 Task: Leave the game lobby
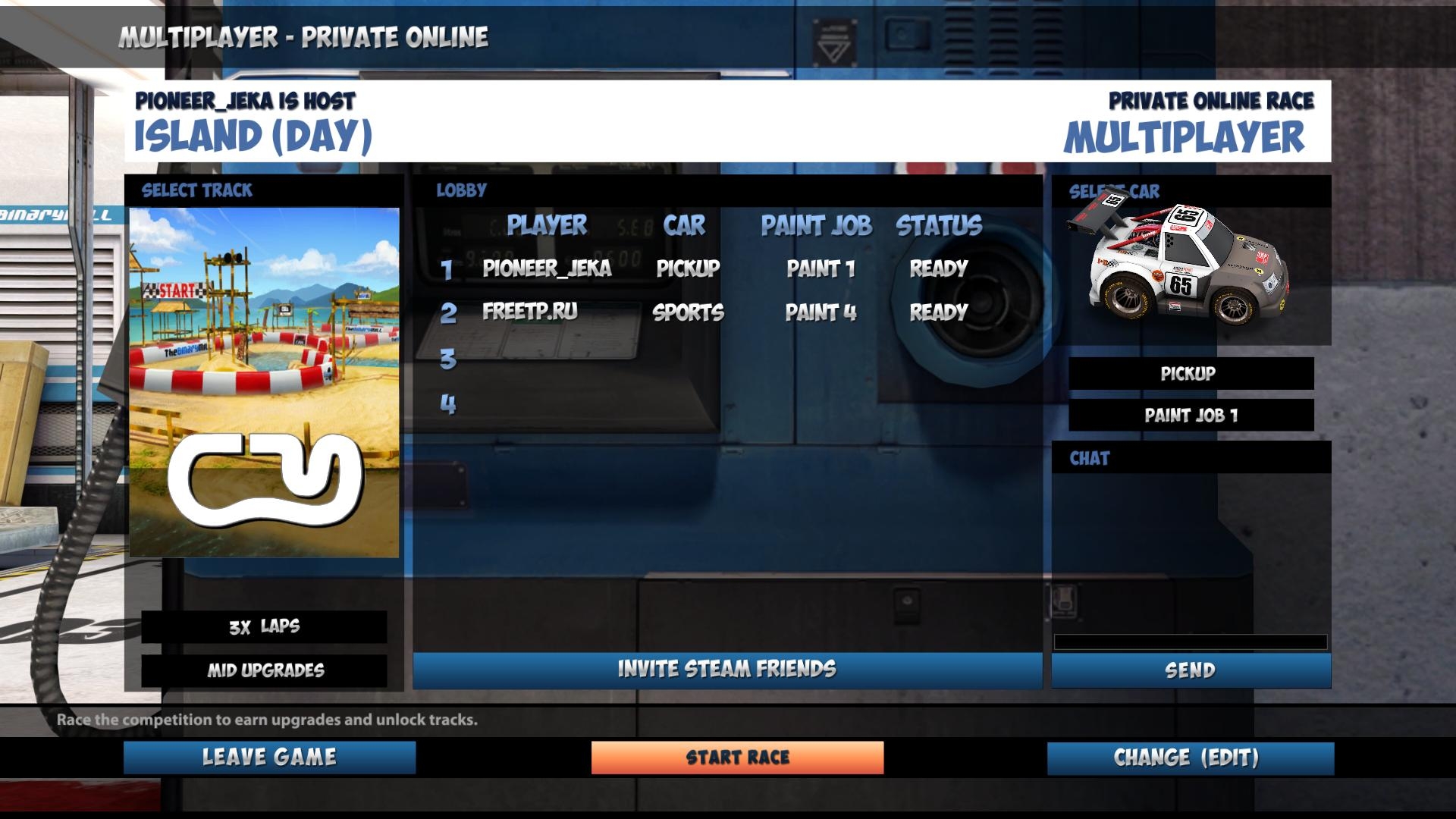[x=269, y=758]
